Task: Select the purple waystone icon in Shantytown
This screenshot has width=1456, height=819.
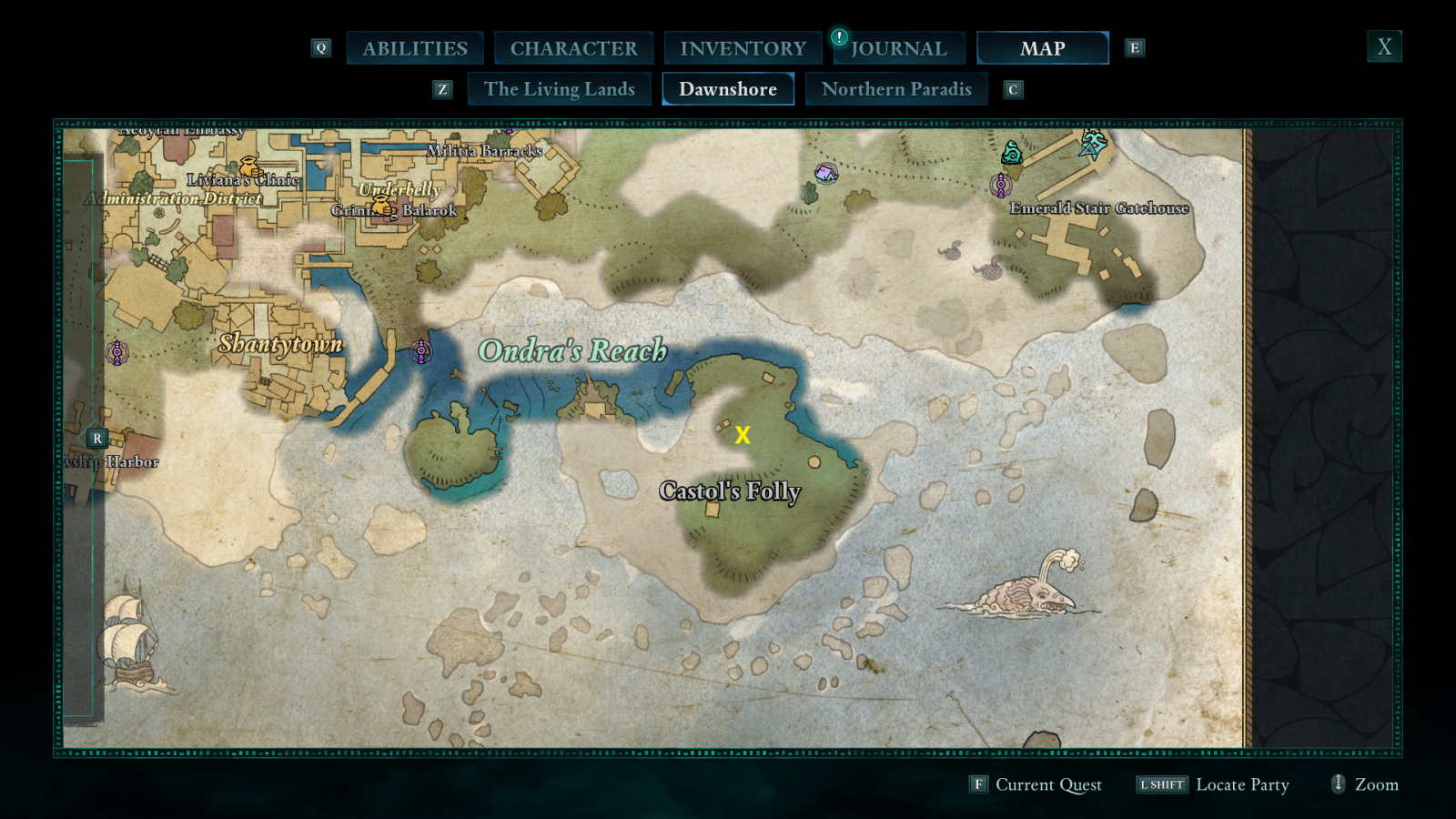Action: click(118, 352)
